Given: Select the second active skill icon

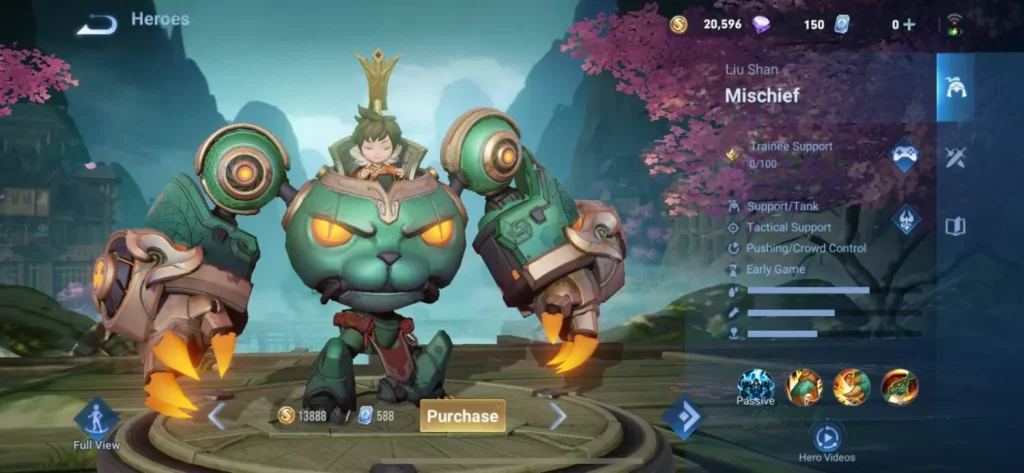Looking at the screenshot, I should pos(852,387).
